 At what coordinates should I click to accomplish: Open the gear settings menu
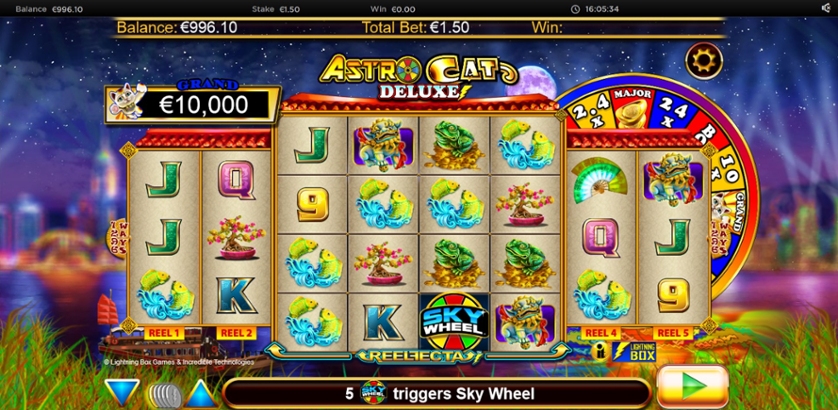coord(704,61)
